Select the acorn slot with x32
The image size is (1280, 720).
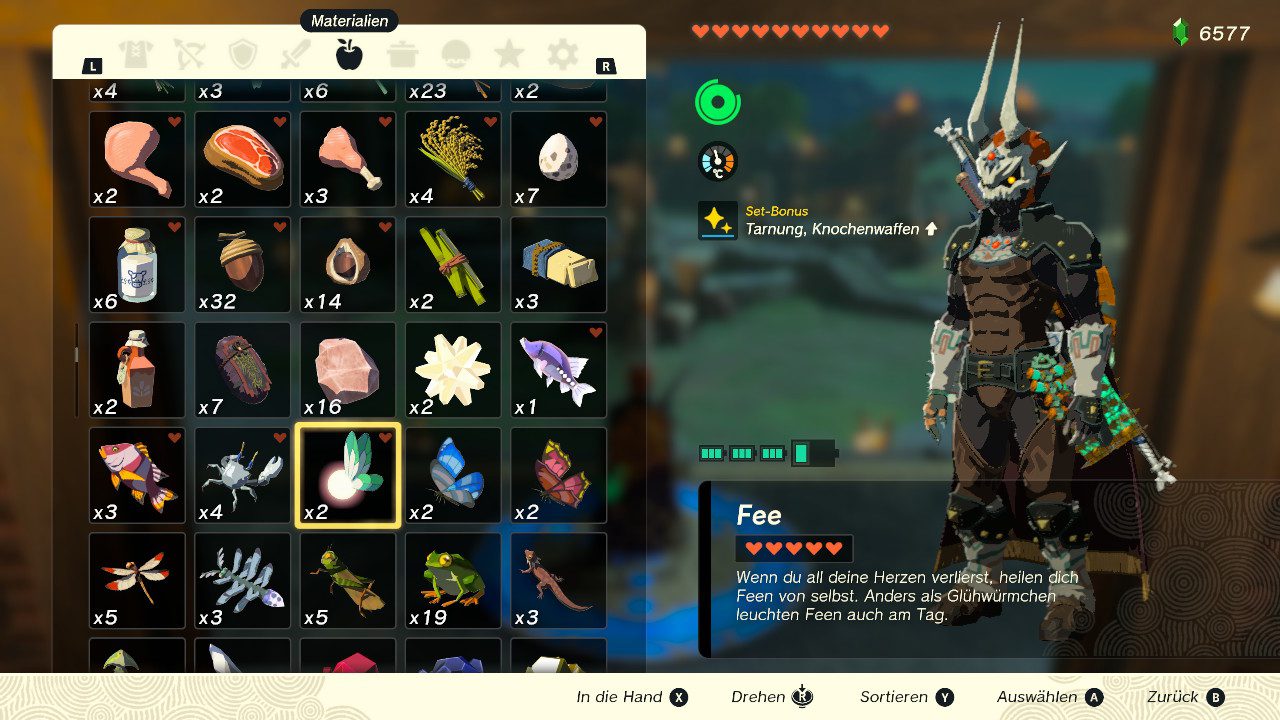click(243, 264)
